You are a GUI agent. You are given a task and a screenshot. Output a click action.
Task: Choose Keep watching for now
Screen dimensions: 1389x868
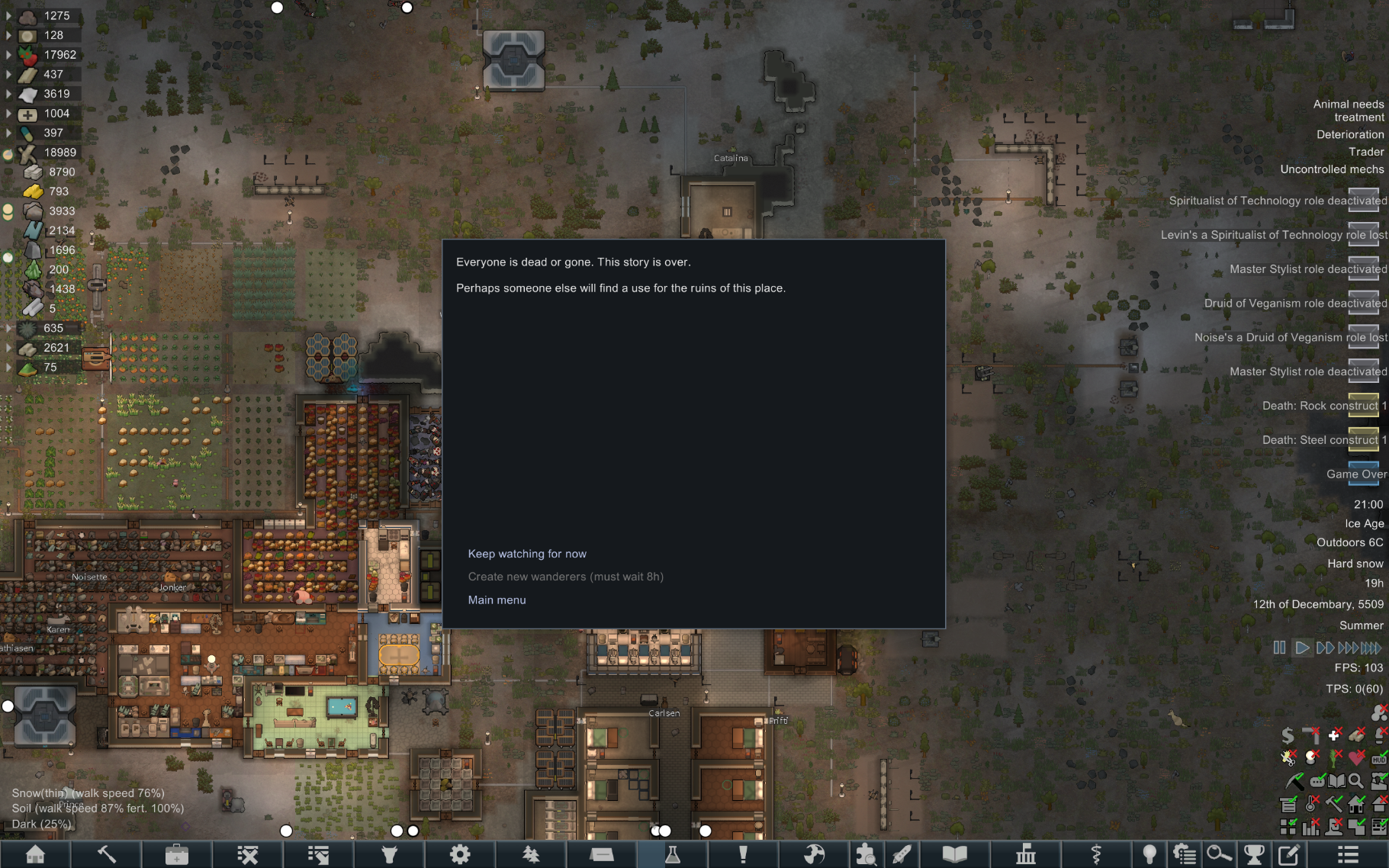coord(527,554)
